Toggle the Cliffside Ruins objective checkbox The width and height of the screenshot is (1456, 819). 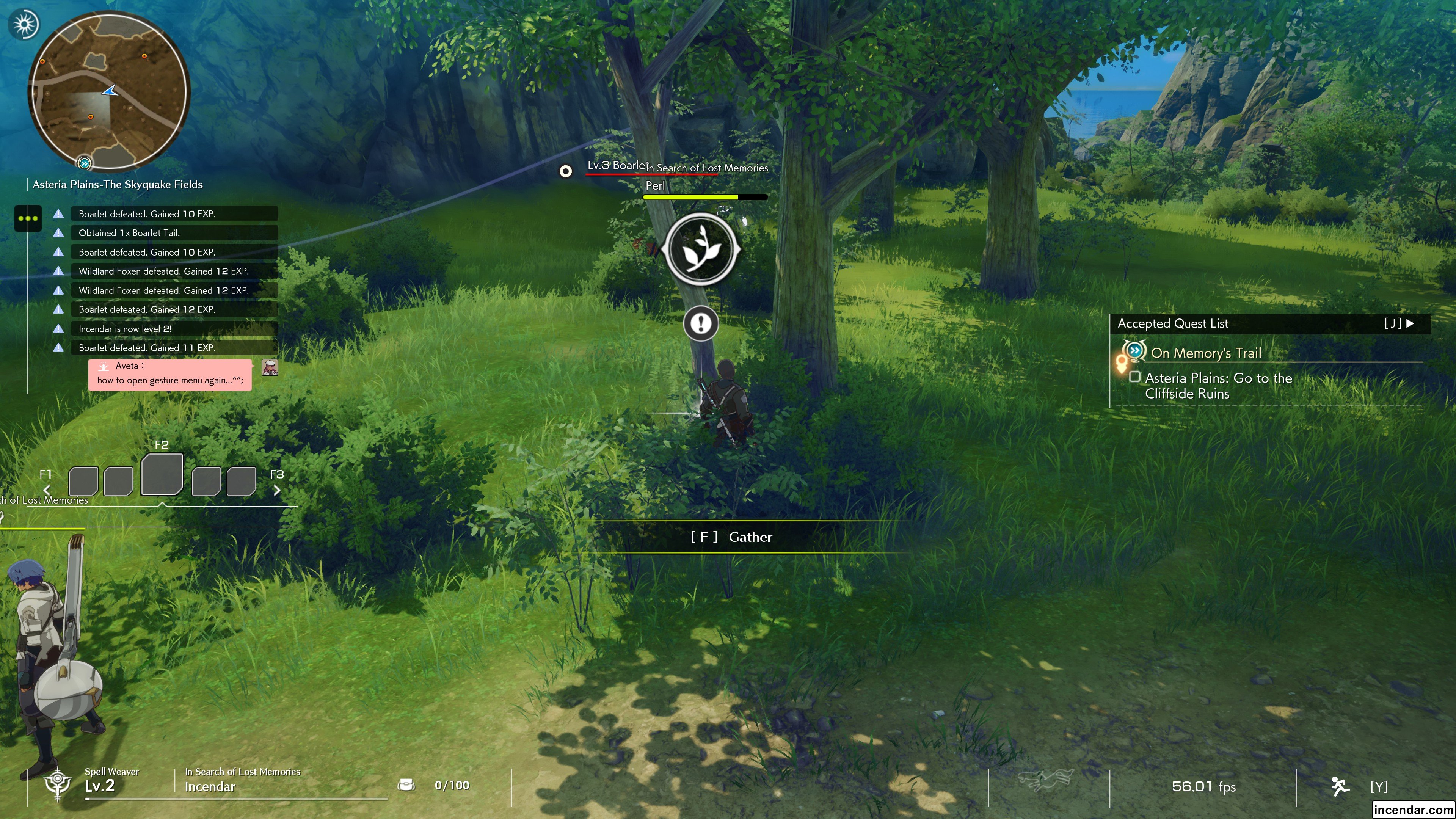(1134, 377)
